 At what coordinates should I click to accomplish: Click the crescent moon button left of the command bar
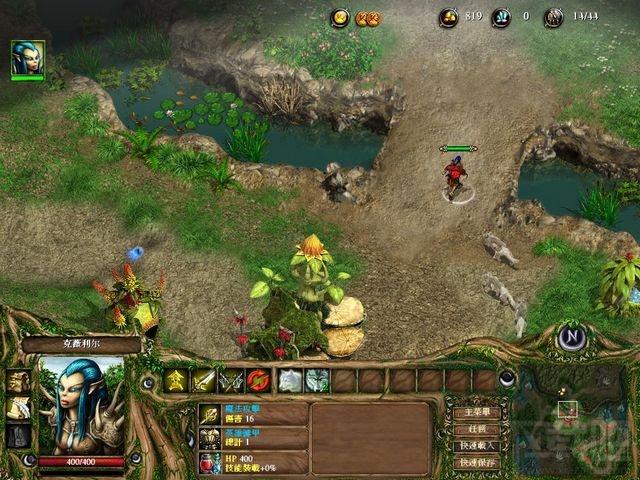tap(147, 380)
